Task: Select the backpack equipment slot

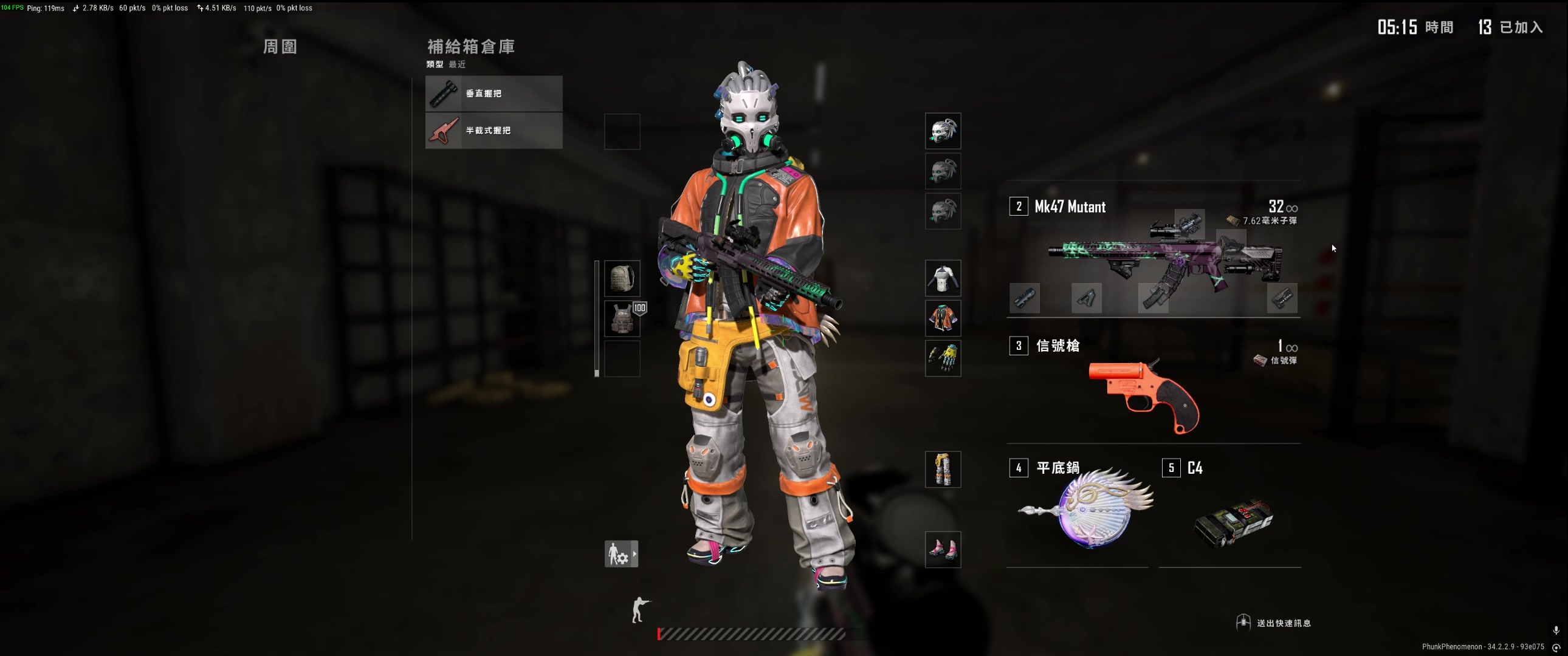Action: [x=622, y=279]
